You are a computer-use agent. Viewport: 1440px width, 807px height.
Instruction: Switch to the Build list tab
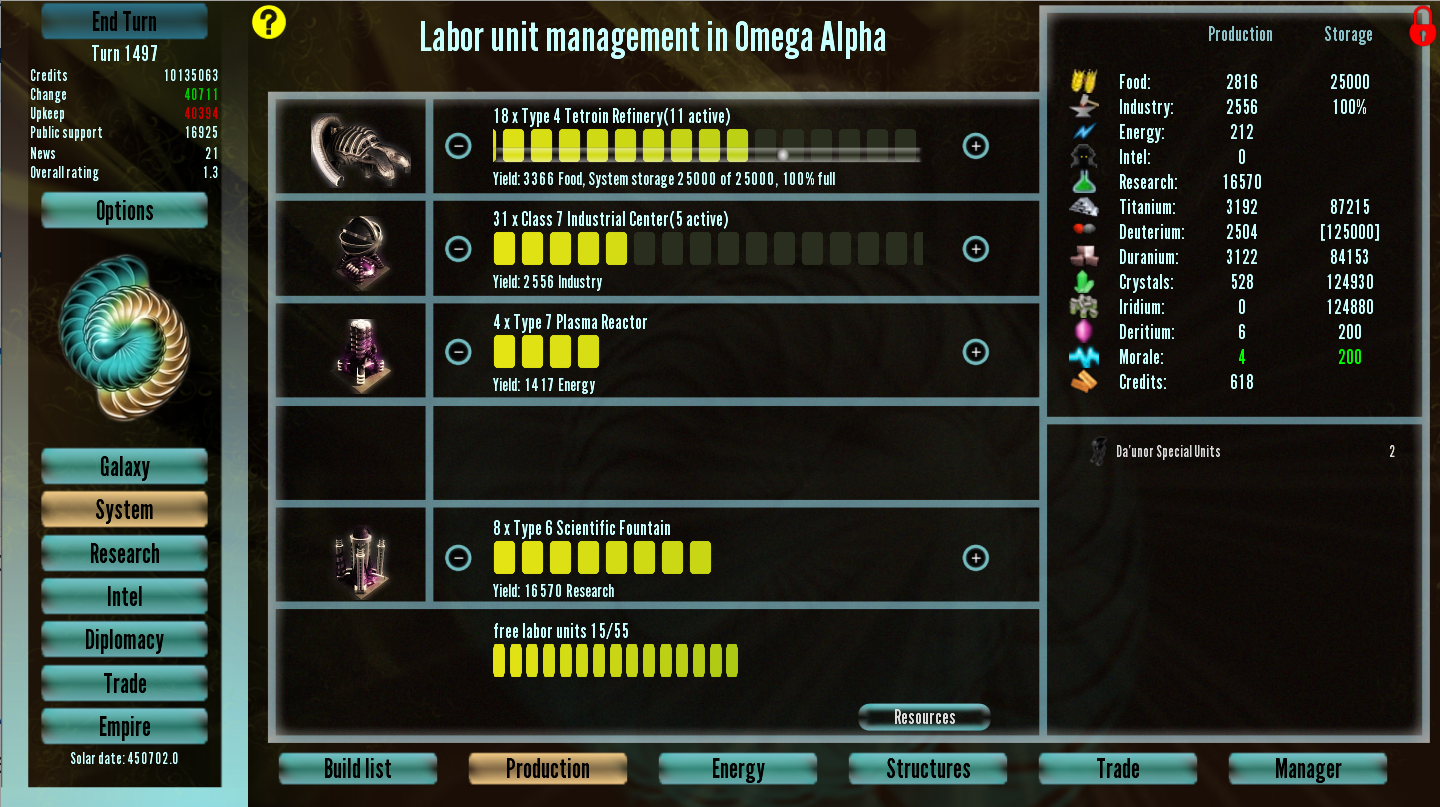[358, 769]
